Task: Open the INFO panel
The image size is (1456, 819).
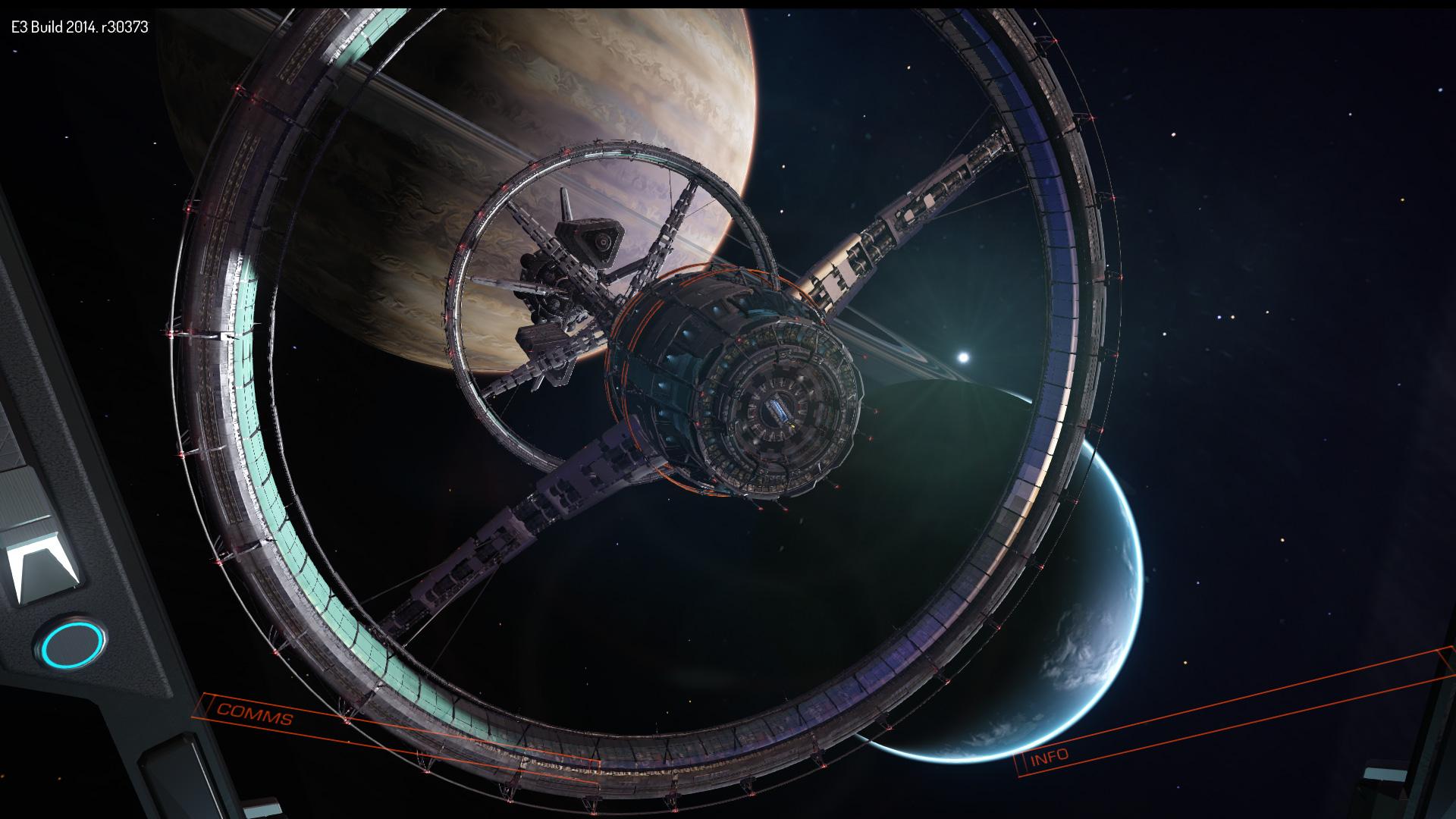Action: (x=1050, y=756)
